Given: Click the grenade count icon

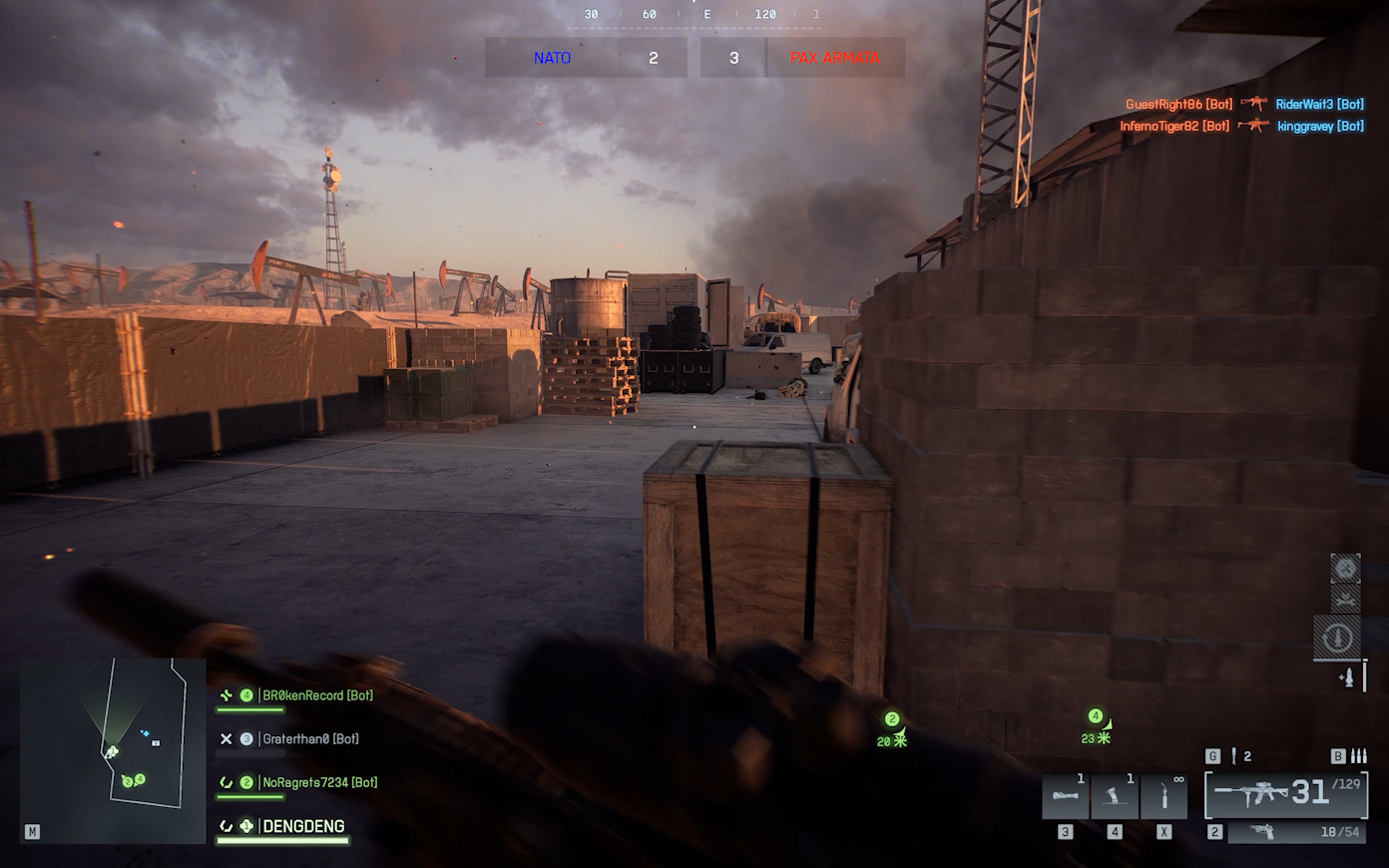Looking at the screenshot, I should [1234, 756].
